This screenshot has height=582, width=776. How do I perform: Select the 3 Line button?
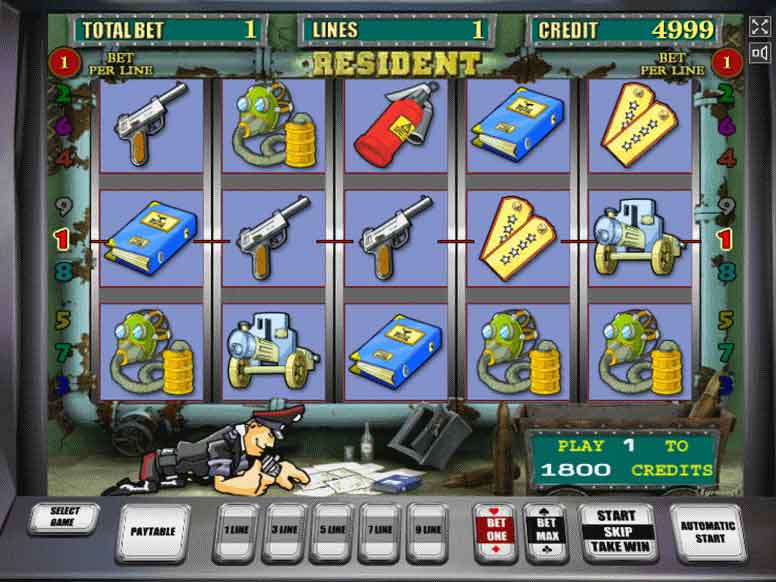[283, 530]
